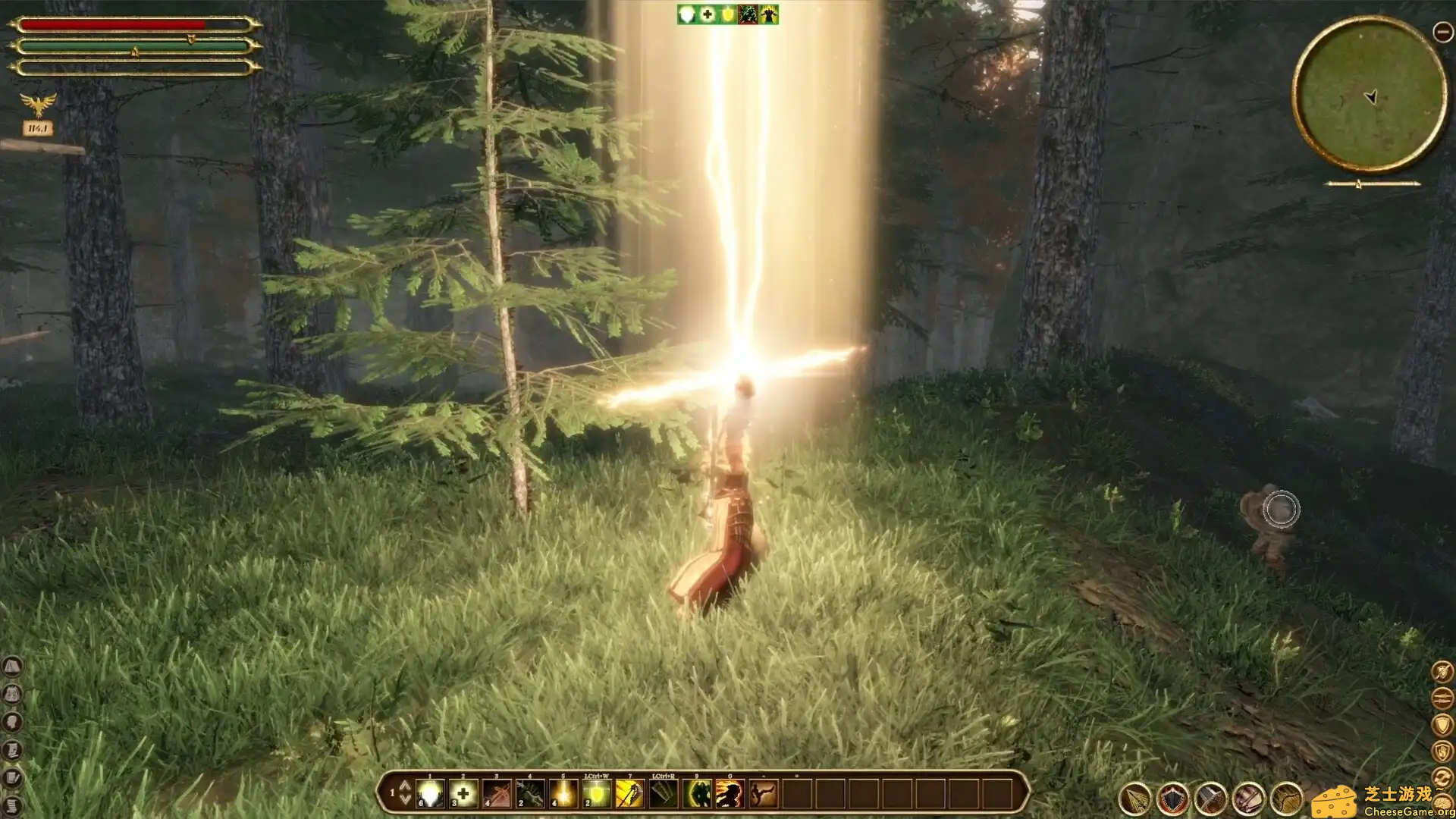Click the circular minimap

point(1370,95)
